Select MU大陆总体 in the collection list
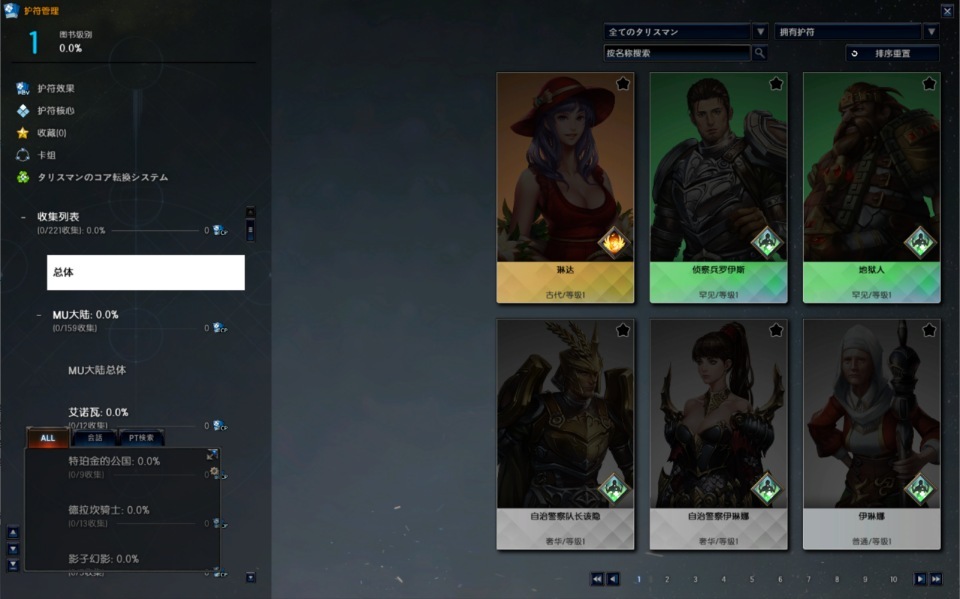960x599 pixels. [x=97, y=370]
